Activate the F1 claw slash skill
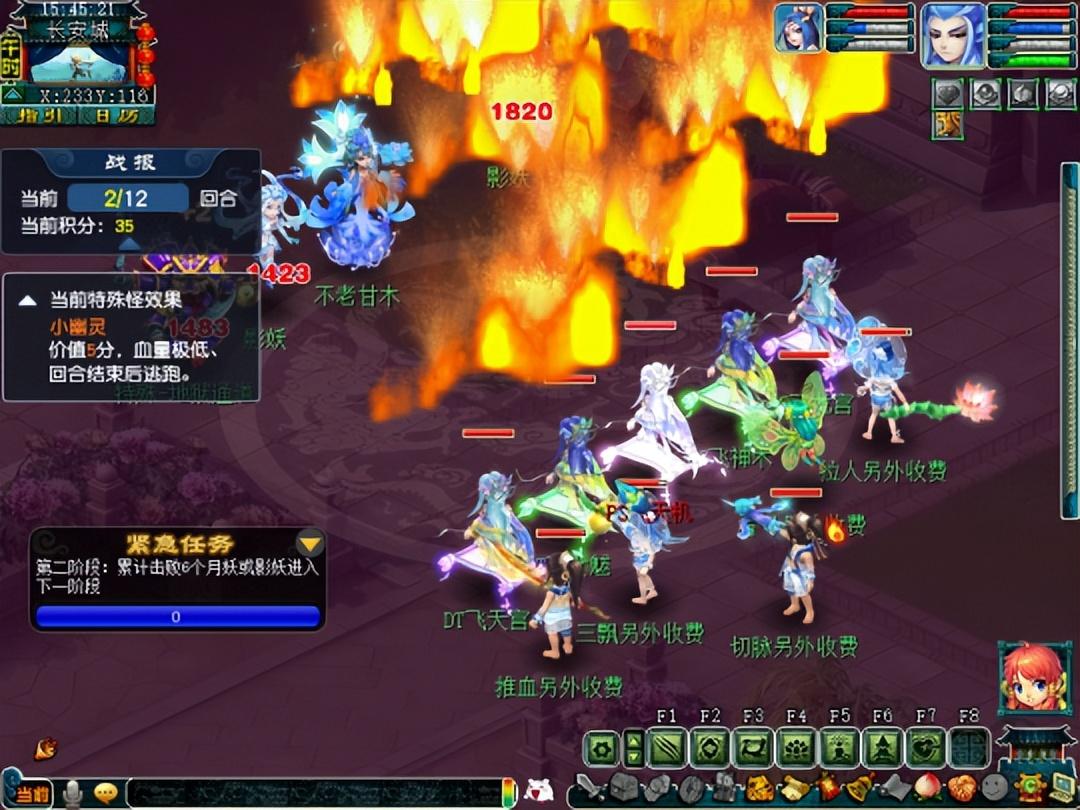 (x=666, y=748)
